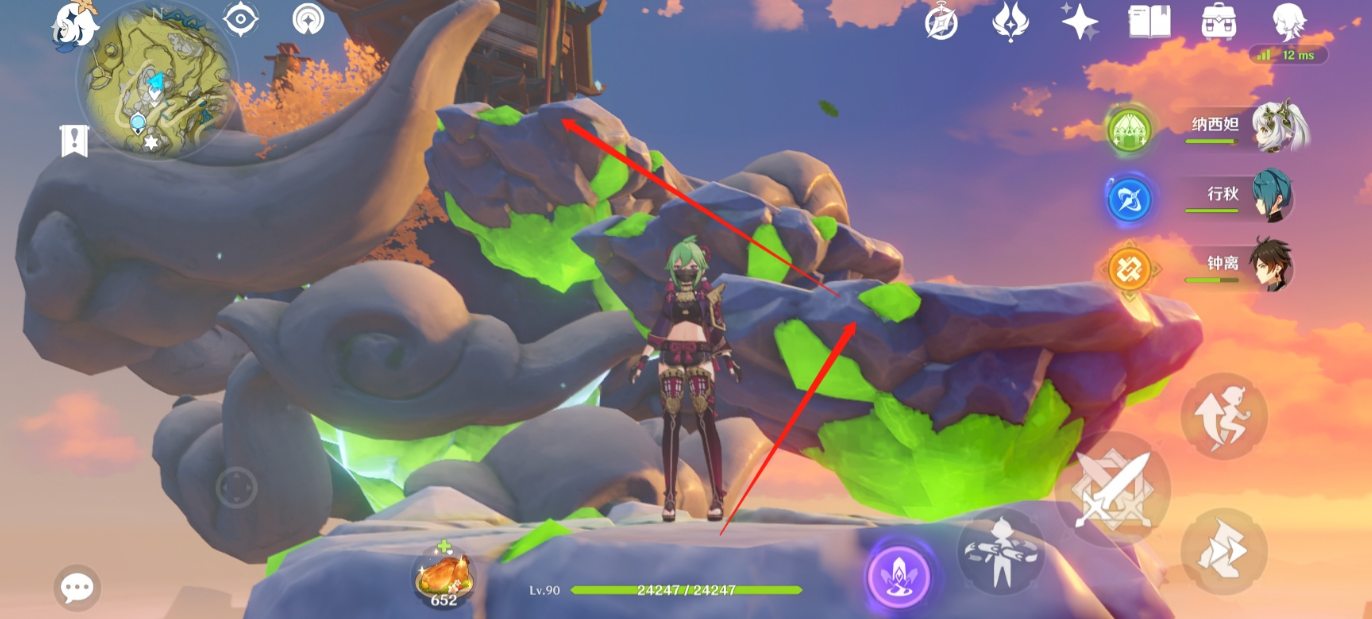Open the Adventurer Handbook book icon

tap(1149, 21)
